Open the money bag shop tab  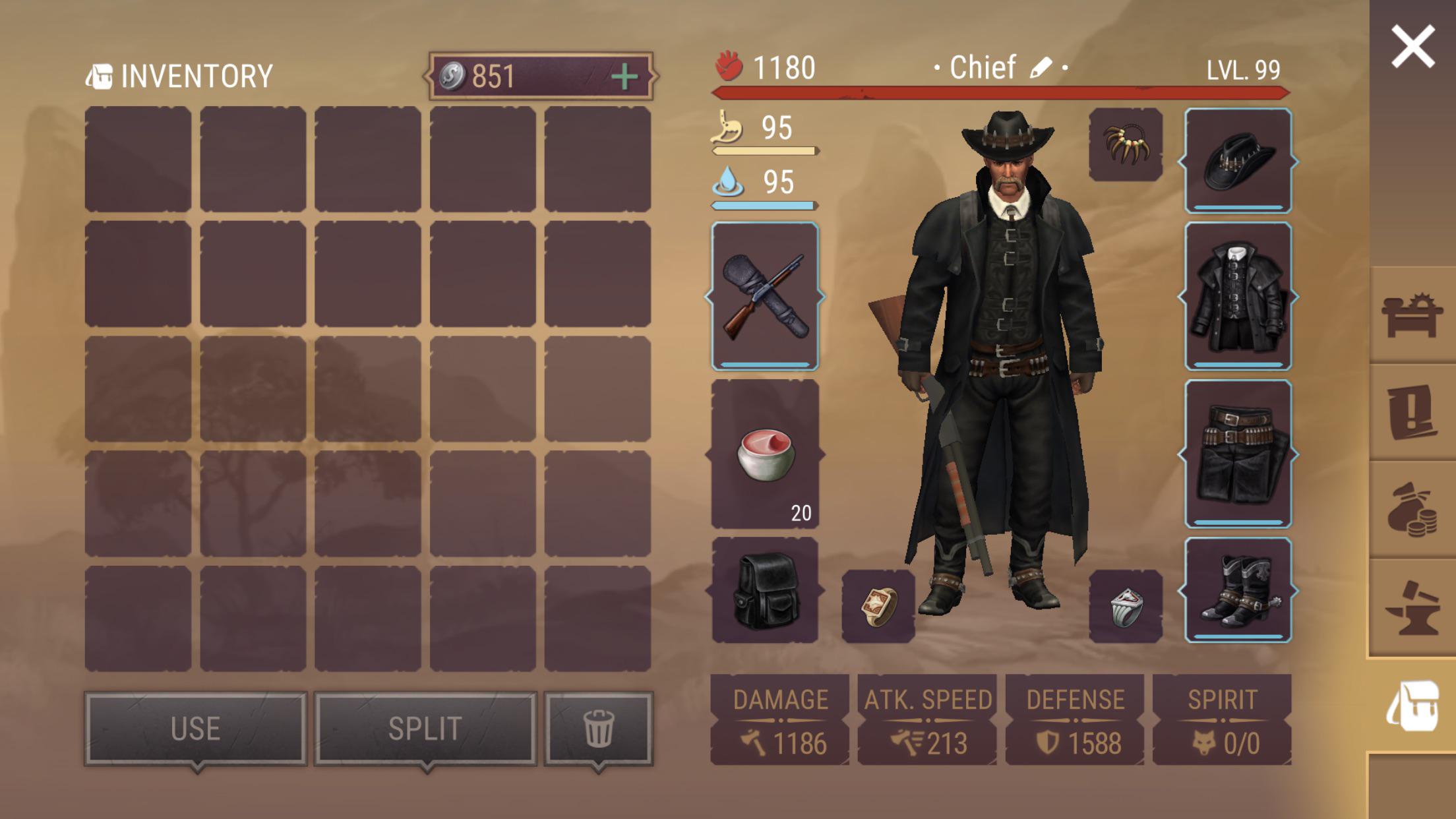pyautogui.click(x=1411, y=510)
